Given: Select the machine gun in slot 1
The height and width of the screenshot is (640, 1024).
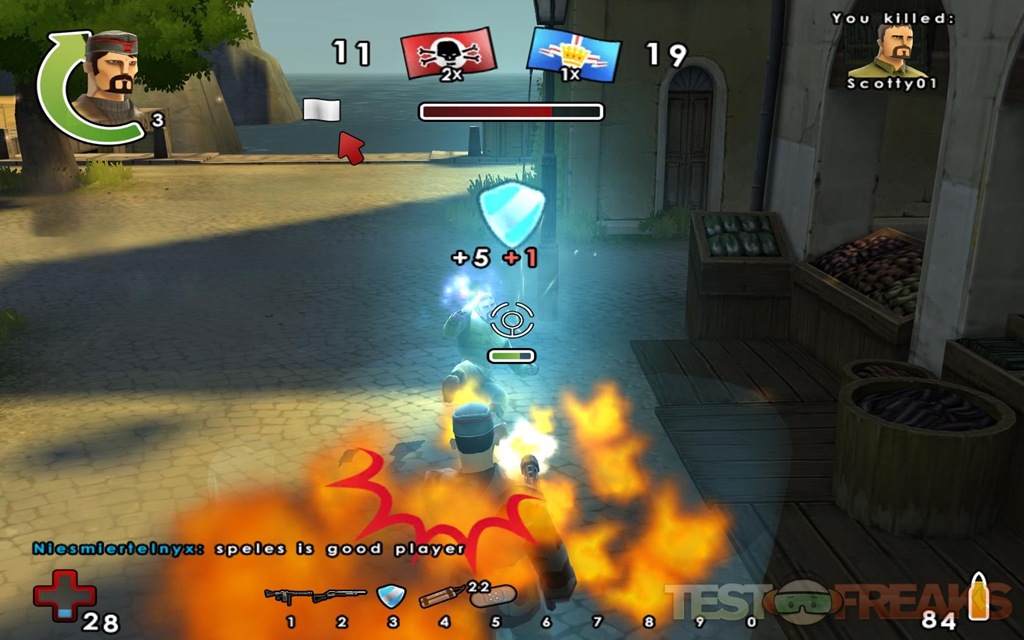Looking at the screenshot, I should [x=289, y=596].
